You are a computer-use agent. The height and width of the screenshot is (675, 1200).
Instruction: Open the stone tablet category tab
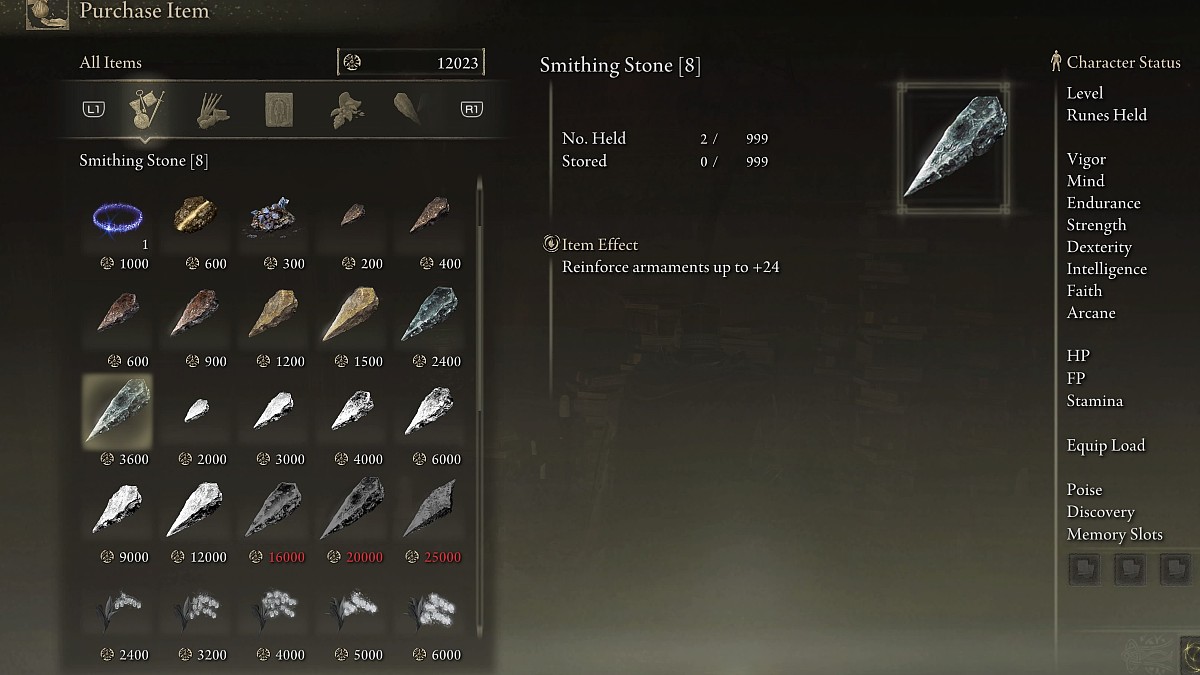(278, 109)
